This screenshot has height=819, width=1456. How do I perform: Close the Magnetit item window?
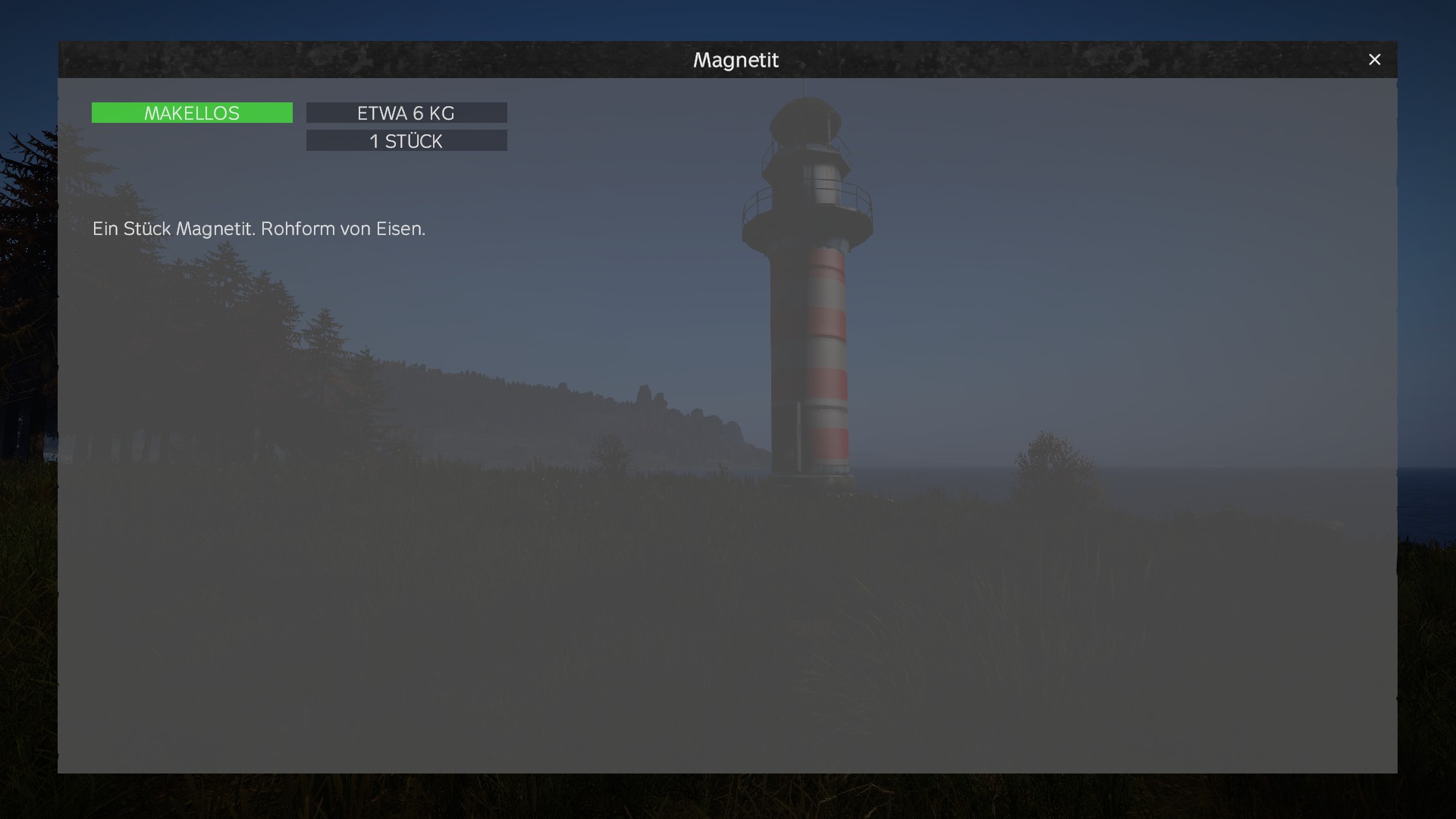(1374, 60)
